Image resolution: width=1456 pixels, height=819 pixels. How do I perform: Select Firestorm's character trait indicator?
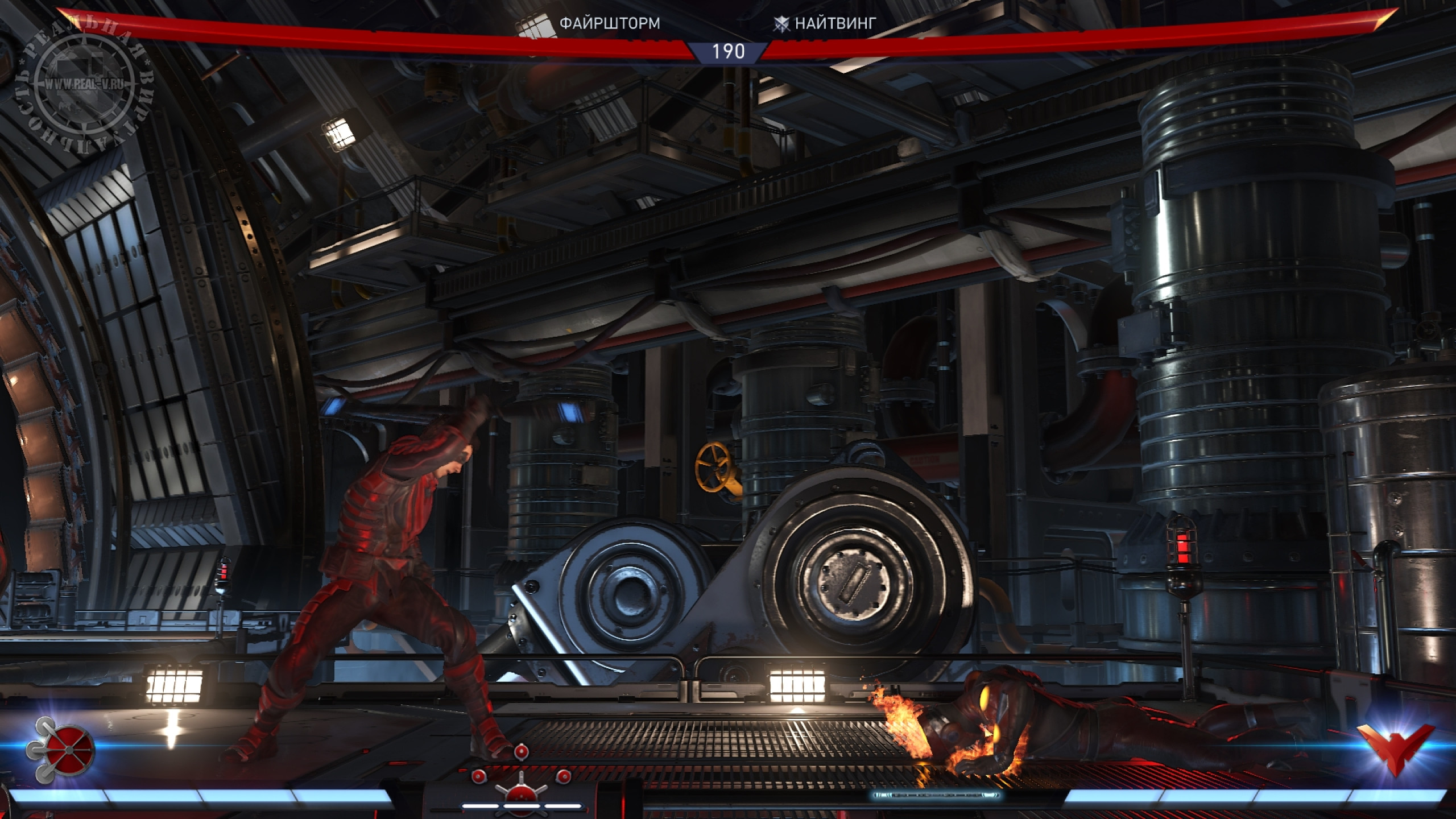pos(521,781)
